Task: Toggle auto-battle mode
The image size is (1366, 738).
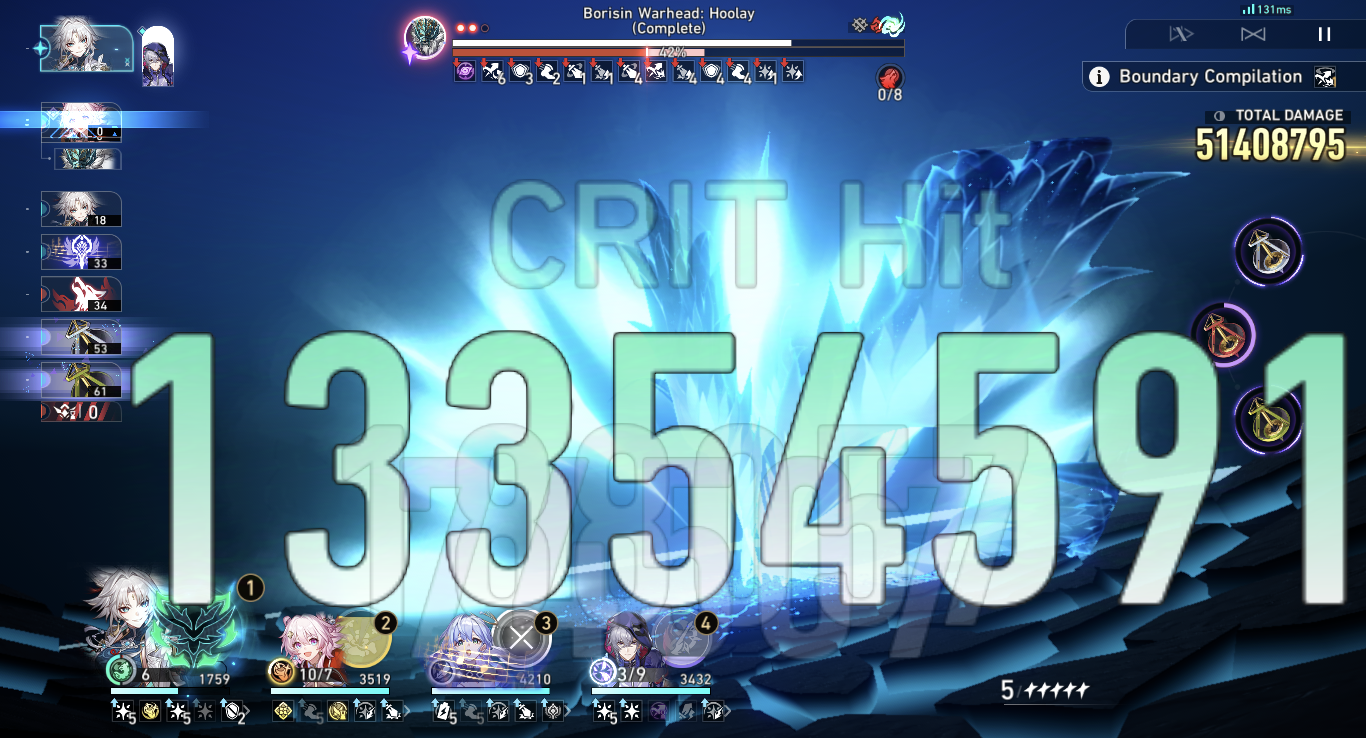Action: (1182, 34)
